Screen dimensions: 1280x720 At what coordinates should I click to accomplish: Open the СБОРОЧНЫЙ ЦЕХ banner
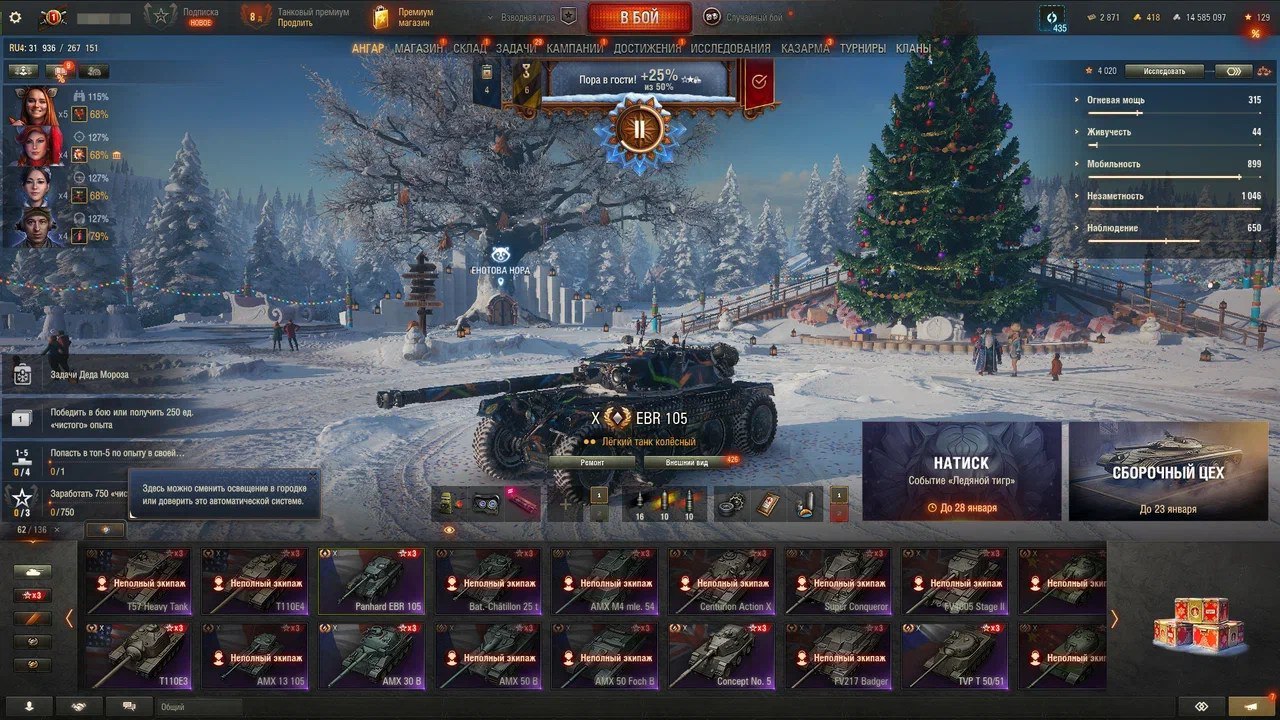(x=1167, y=471)
